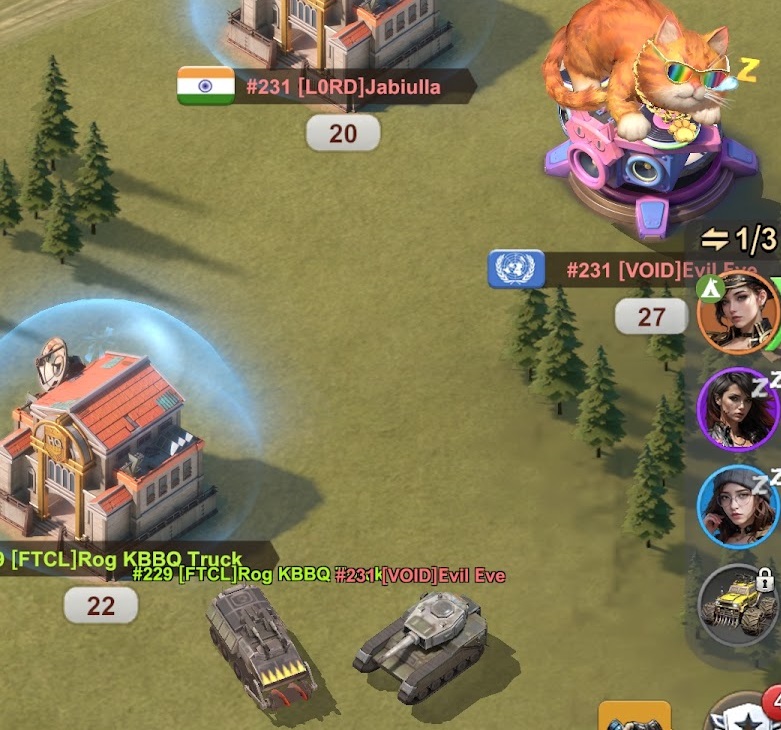781x730 pixels.
Task: Open the yellow button at the bottom edge
Action: 634,716
